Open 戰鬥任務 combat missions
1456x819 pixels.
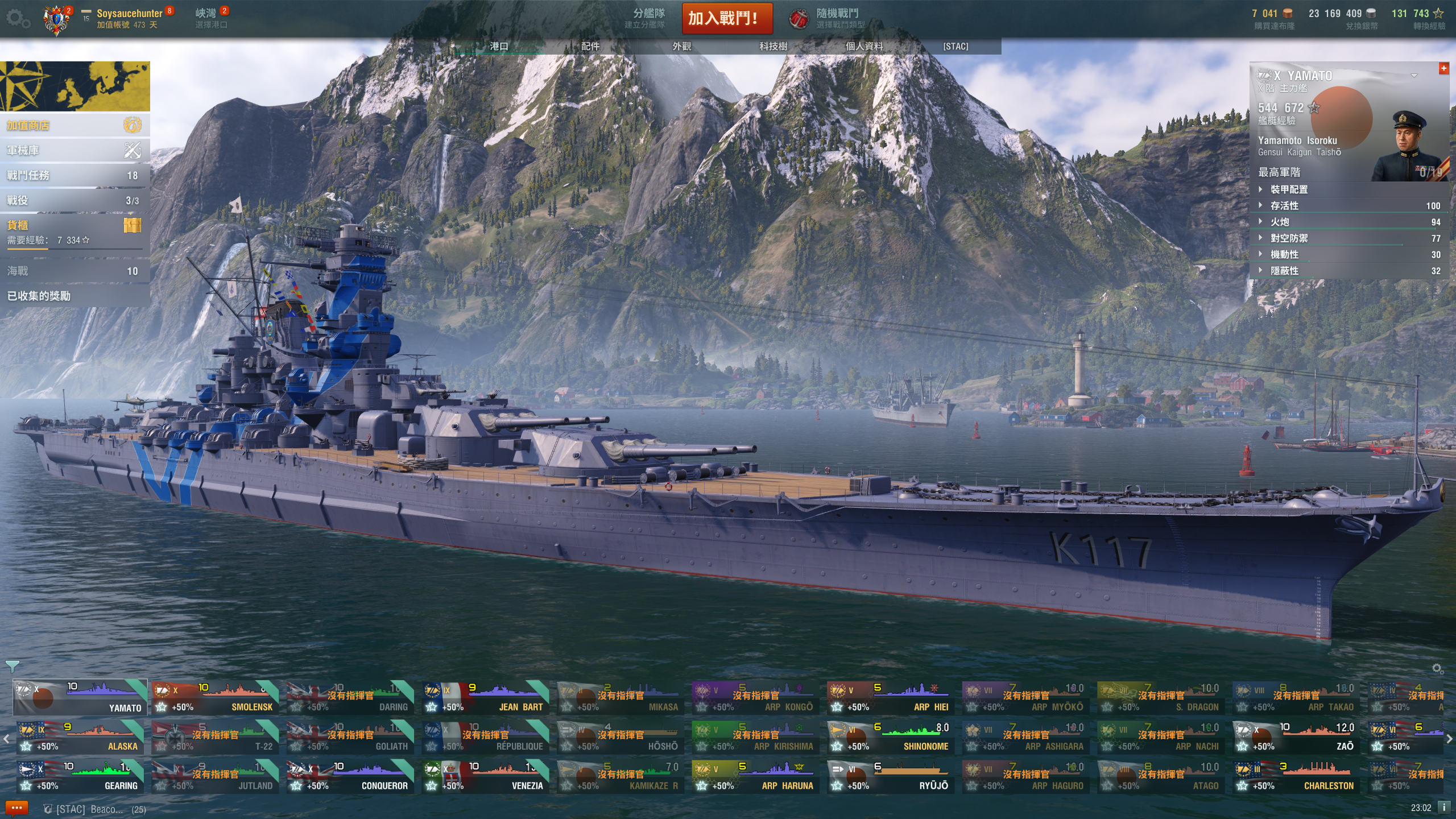coord(74,175)
